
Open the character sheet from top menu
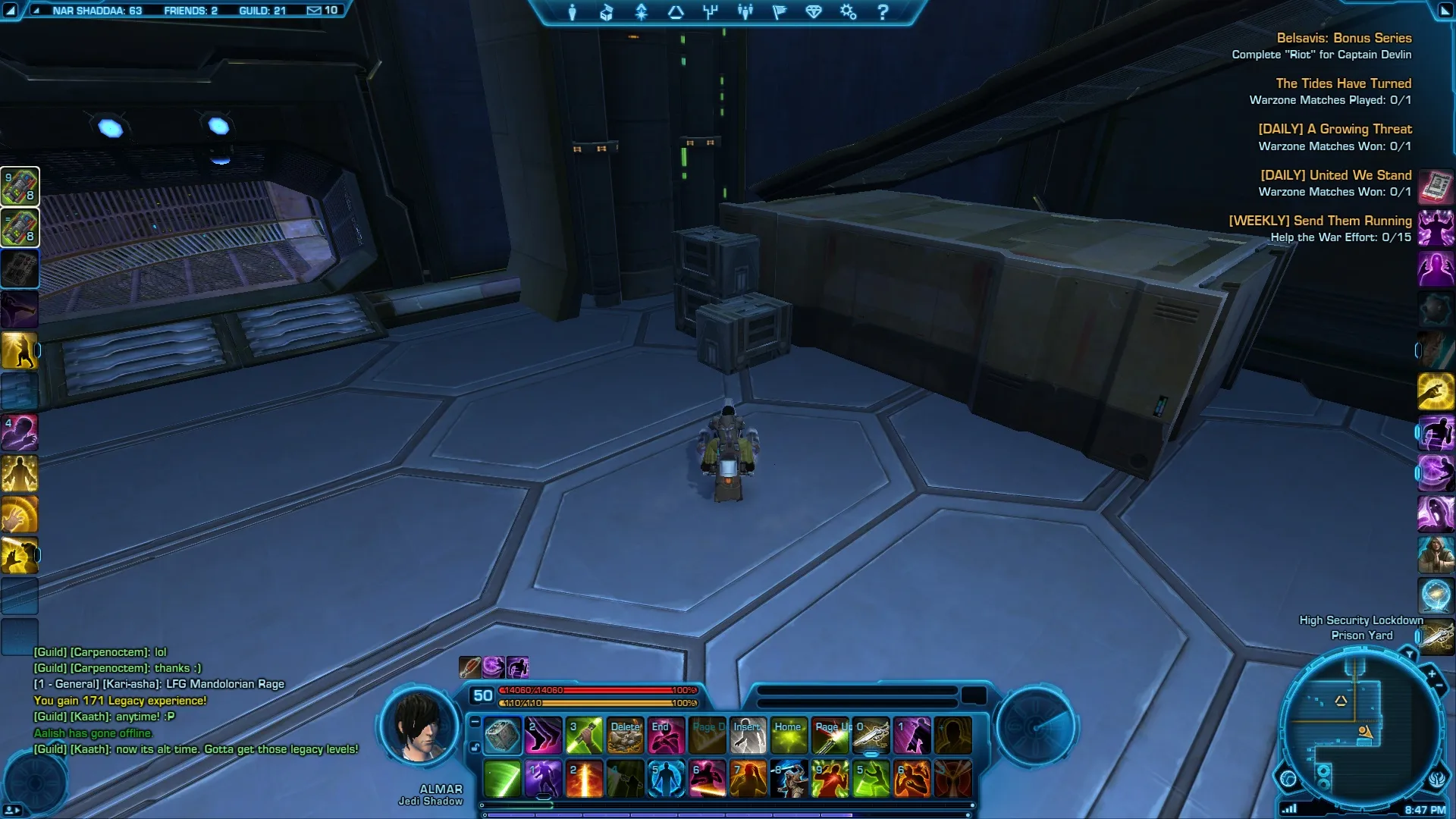coord(573,12)
